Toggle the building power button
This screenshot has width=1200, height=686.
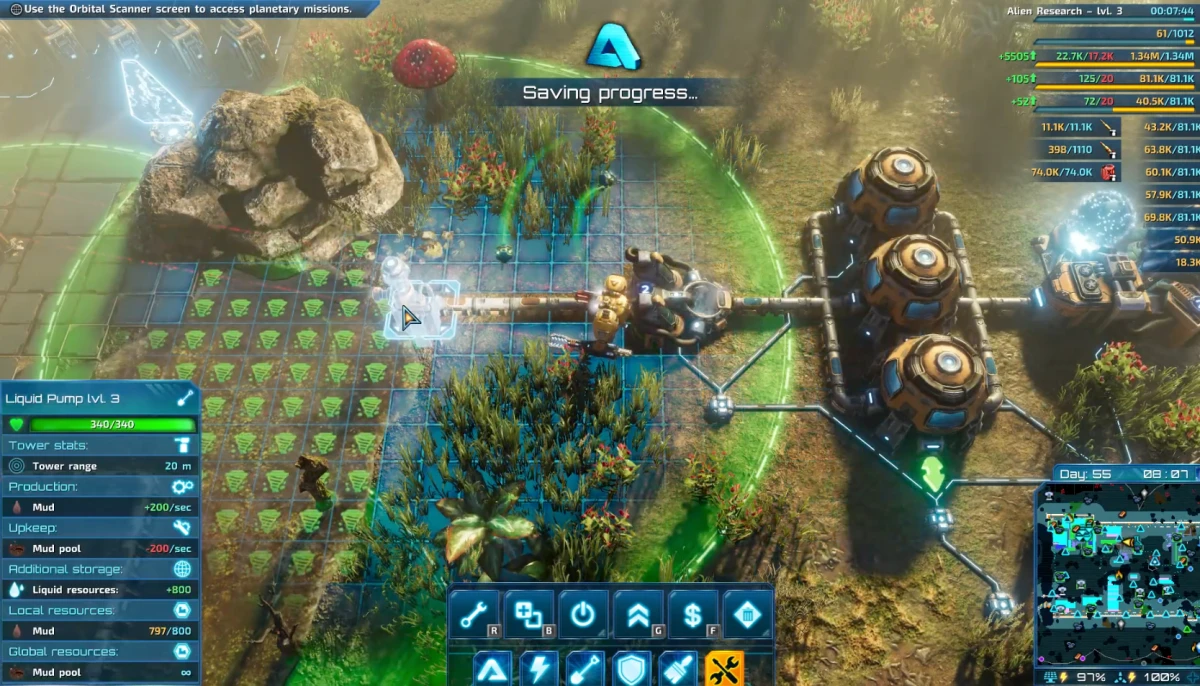click(x=583, y=615)
